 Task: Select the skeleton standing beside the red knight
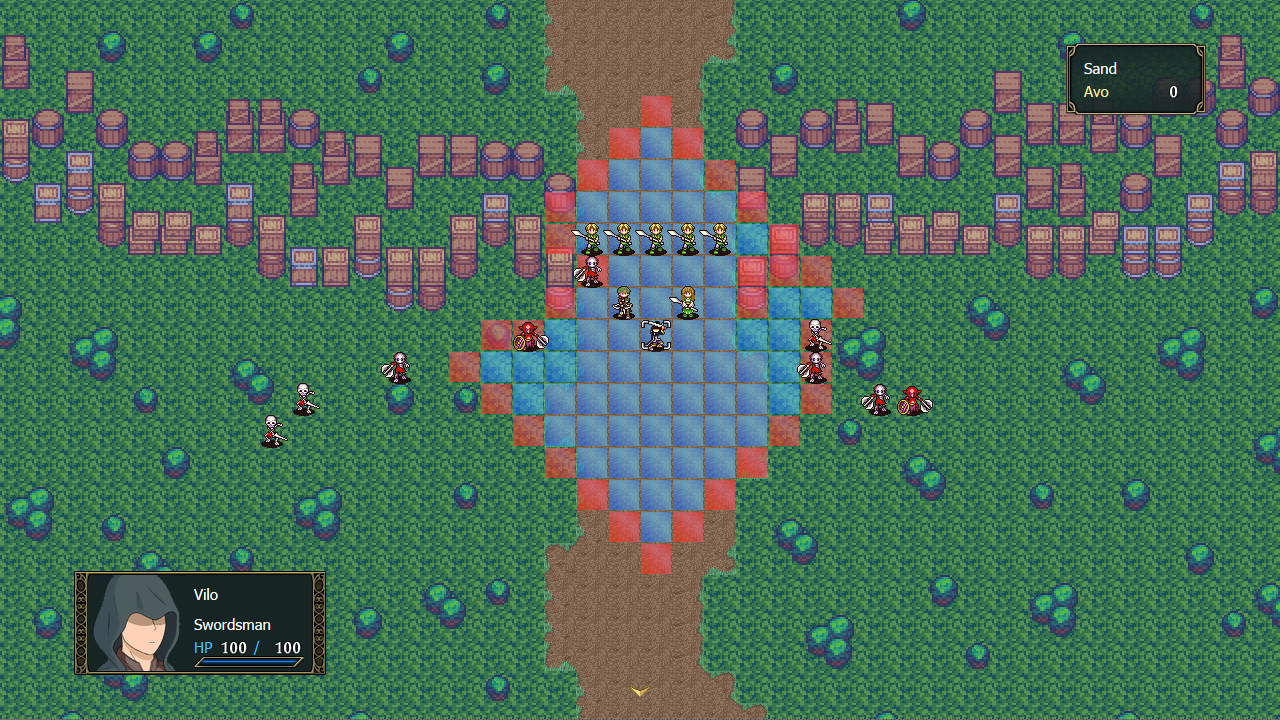(878, 398)
